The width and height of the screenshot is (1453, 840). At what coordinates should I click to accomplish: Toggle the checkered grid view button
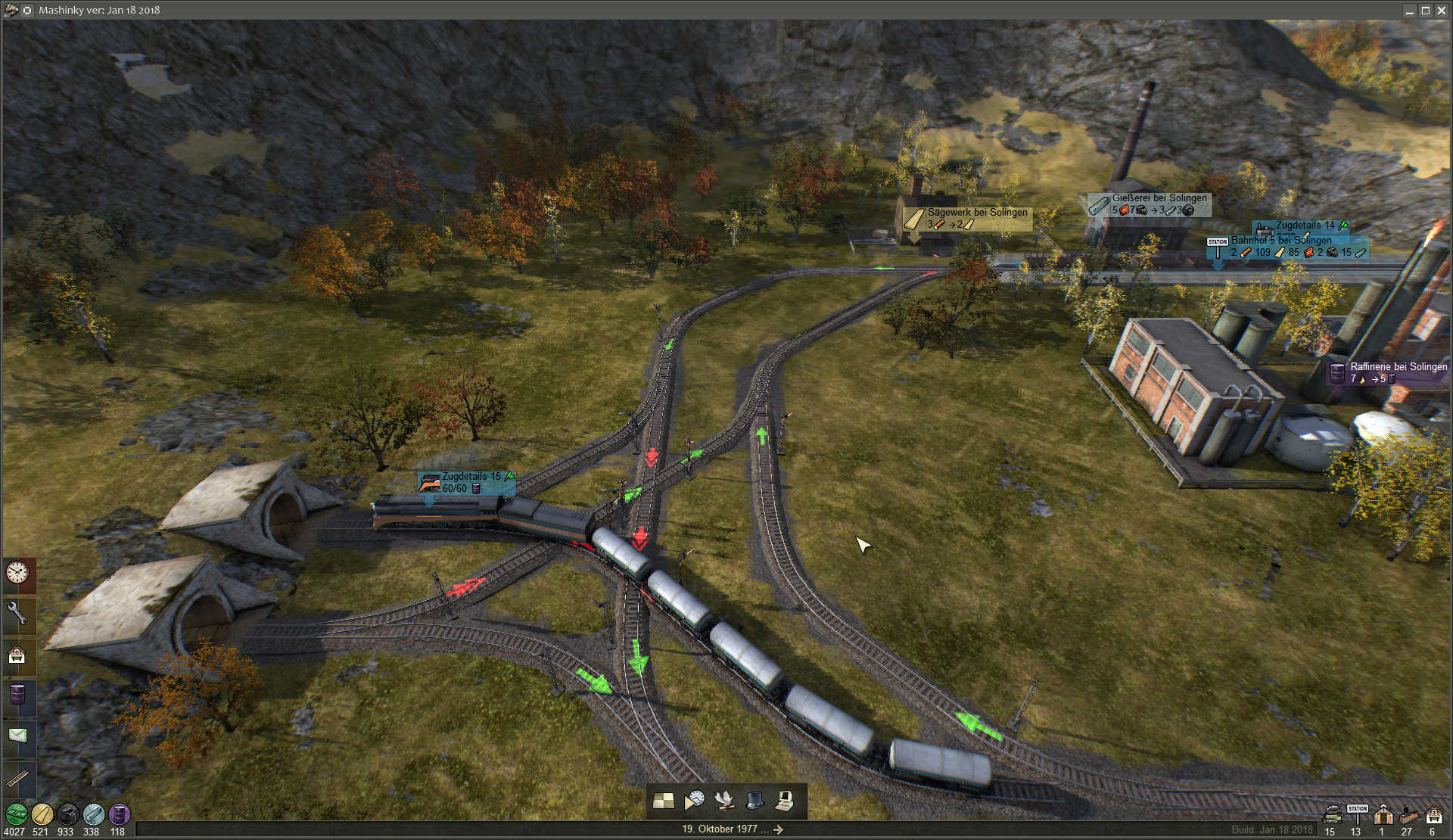coord(664,801)
